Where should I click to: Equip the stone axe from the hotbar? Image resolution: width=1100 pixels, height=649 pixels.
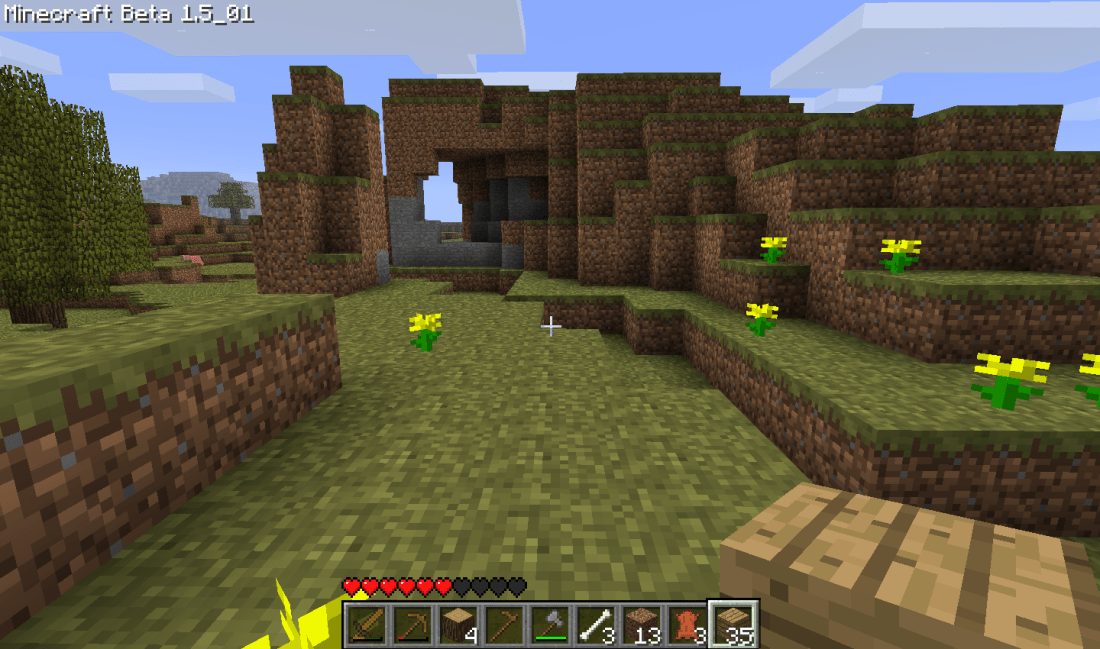pyautogui.click(x=550, y=624)
